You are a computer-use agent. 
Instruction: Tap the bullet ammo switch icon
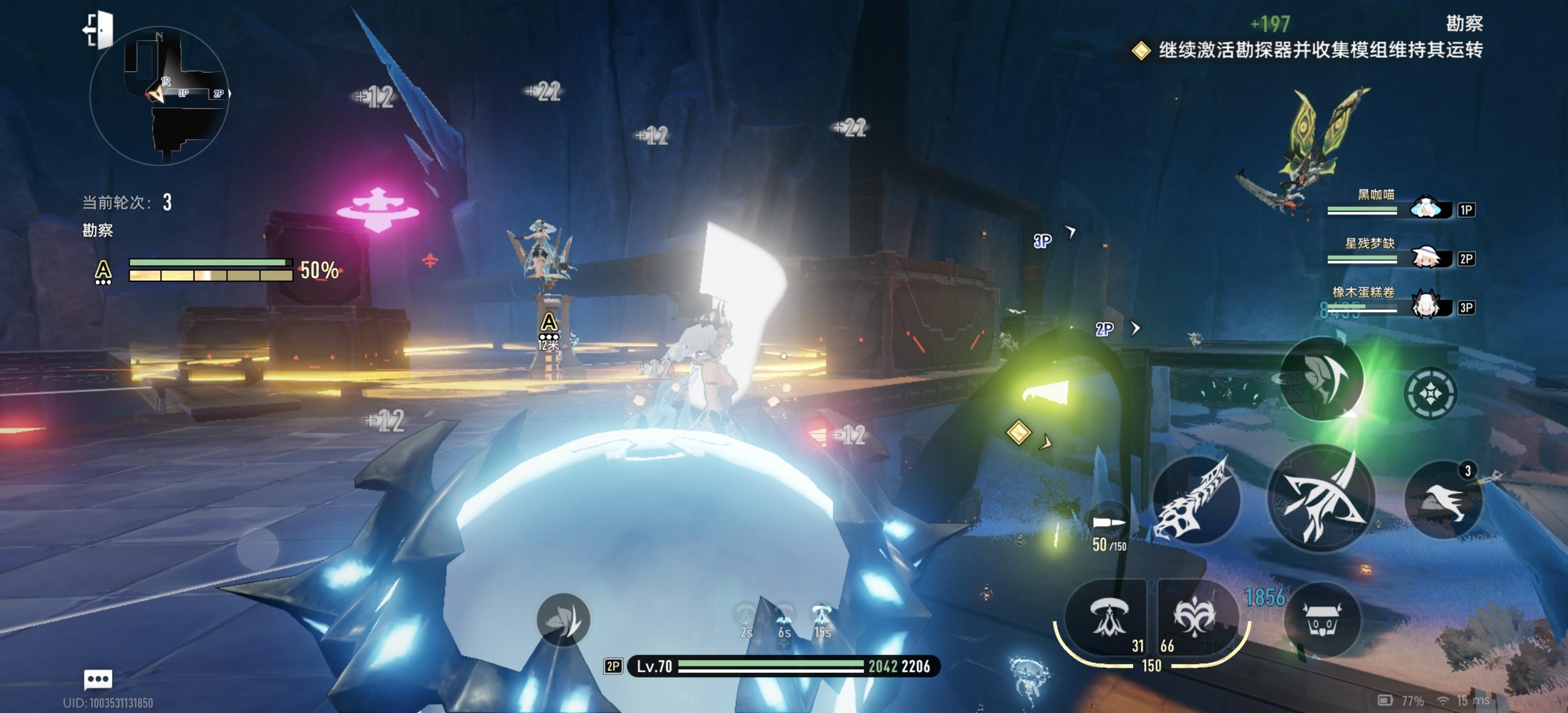pyautogui.click(x=1108, y=522)
